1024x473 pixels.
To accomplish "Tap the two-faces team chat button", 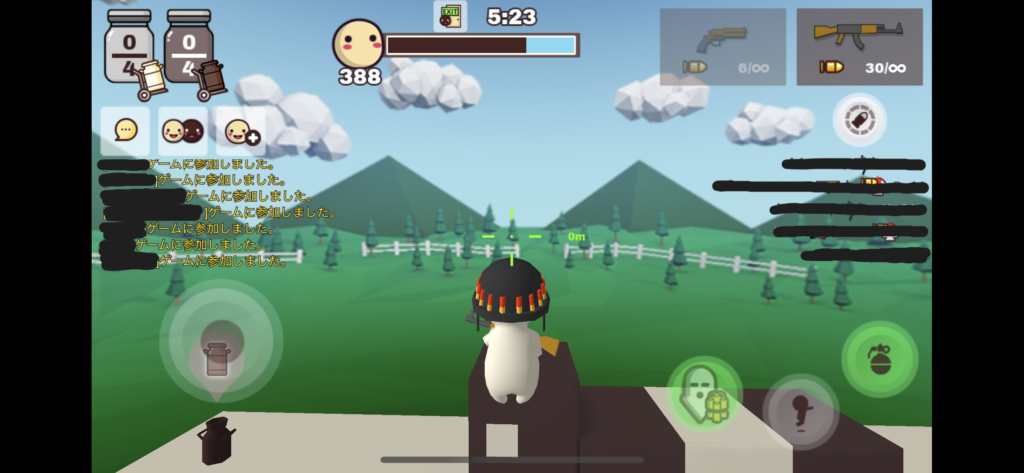I will [x=183, y=131].
